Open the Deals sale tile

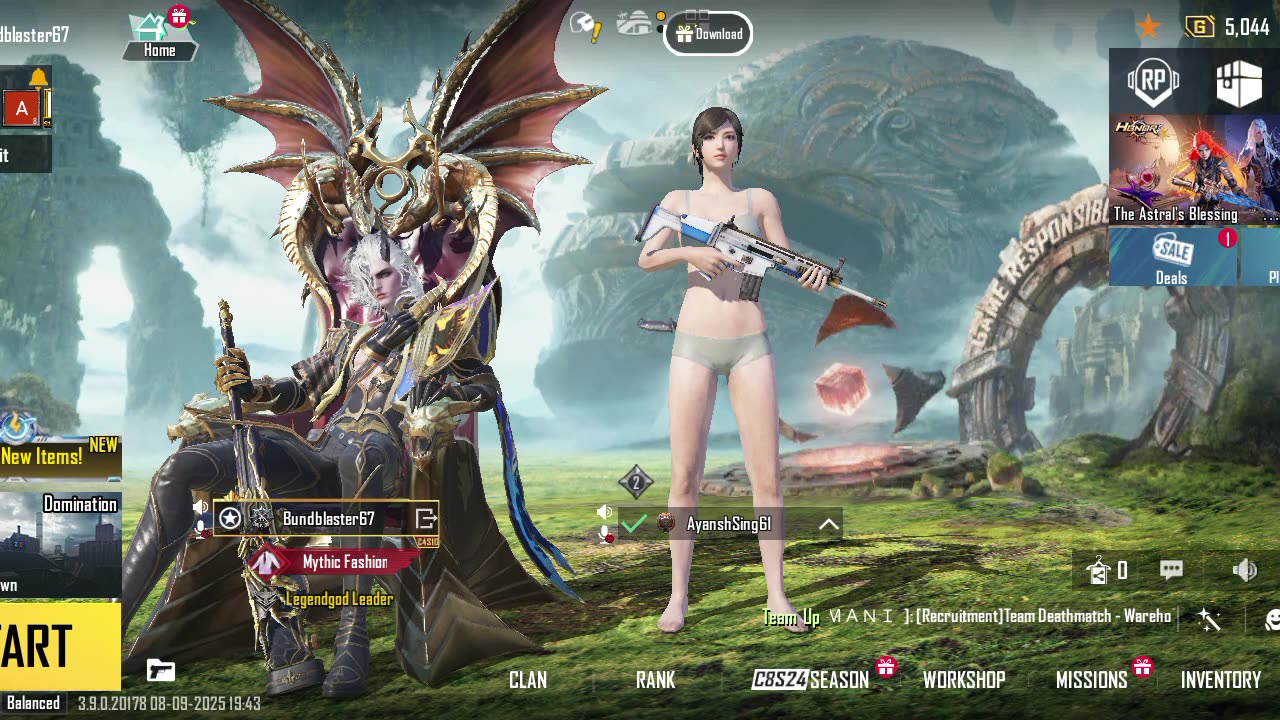[x=1172, y=257]
